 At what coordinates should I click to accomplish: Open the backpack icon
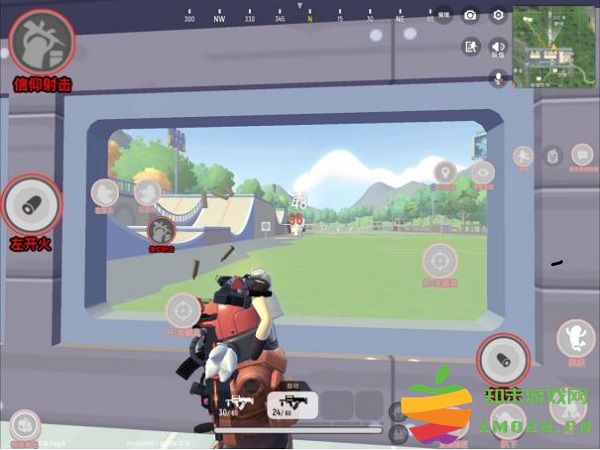[x=552, y=156]
